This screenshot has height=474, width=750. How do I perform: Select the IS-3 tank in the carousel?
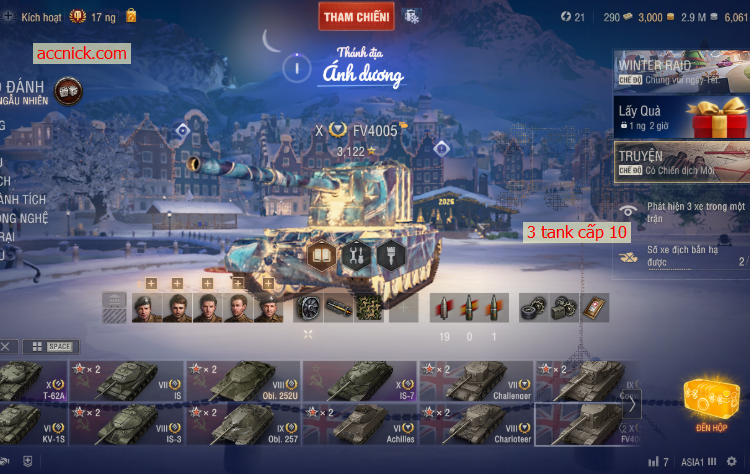click(127, 424)
